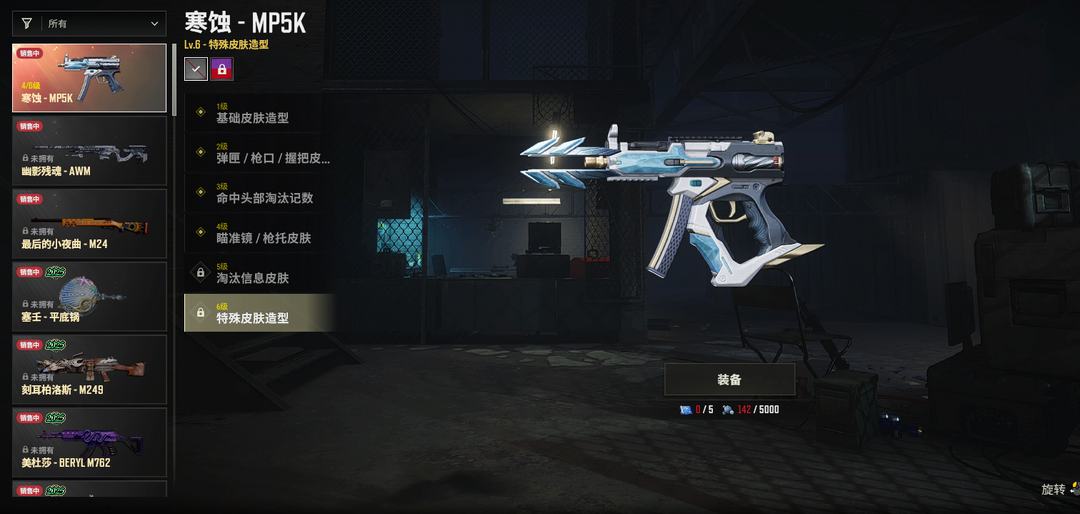
Task: Click the grey checkmark style icon
Action: 196,69
